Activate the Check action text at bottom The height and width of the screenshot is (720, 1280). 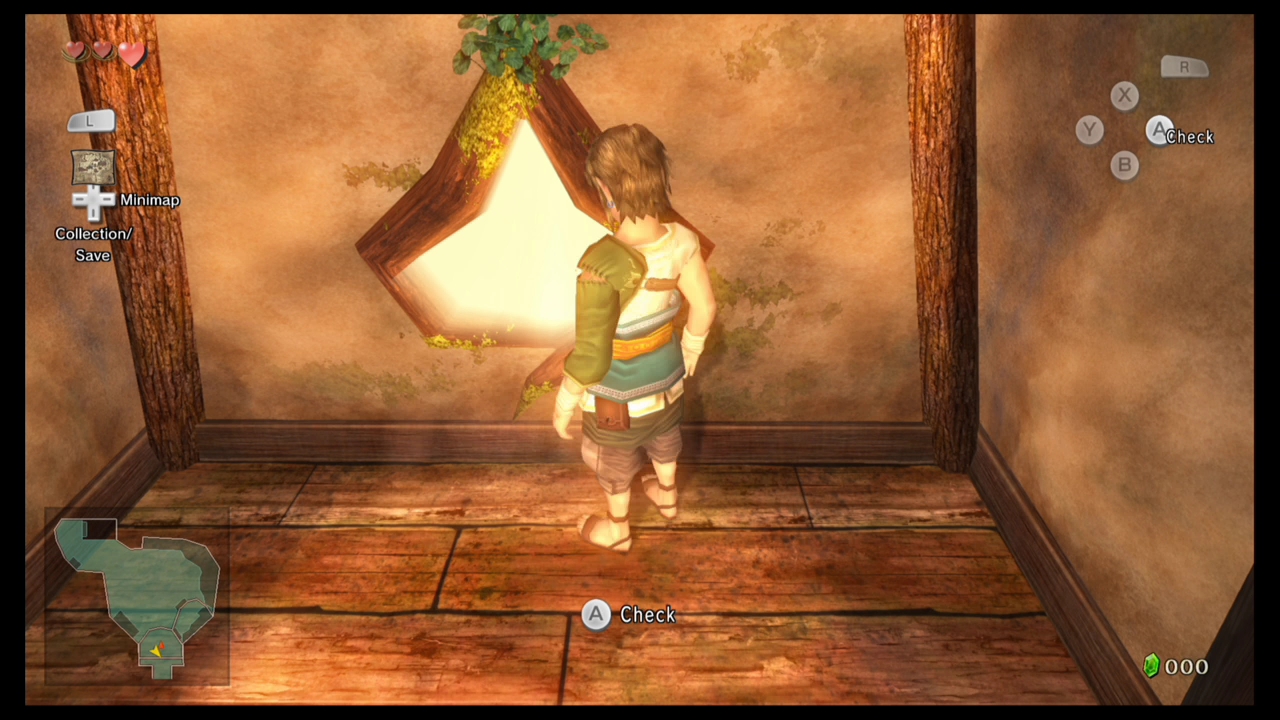[647, 615]
